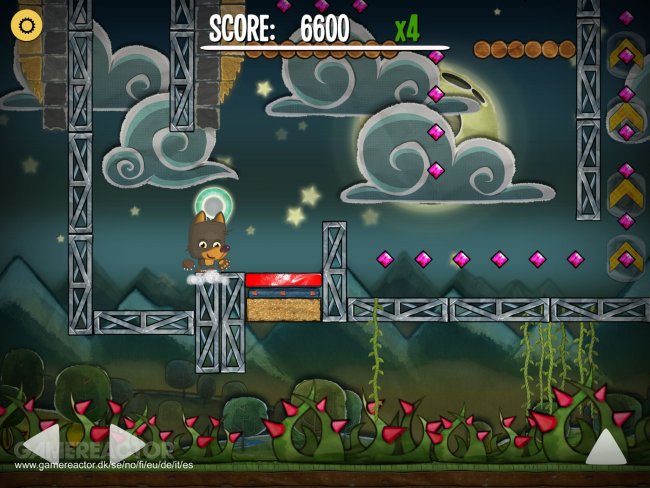This screenshot has width=650, height=488.
Task: Tap the move-left arrow control
Action: click(x=41, y=442)
